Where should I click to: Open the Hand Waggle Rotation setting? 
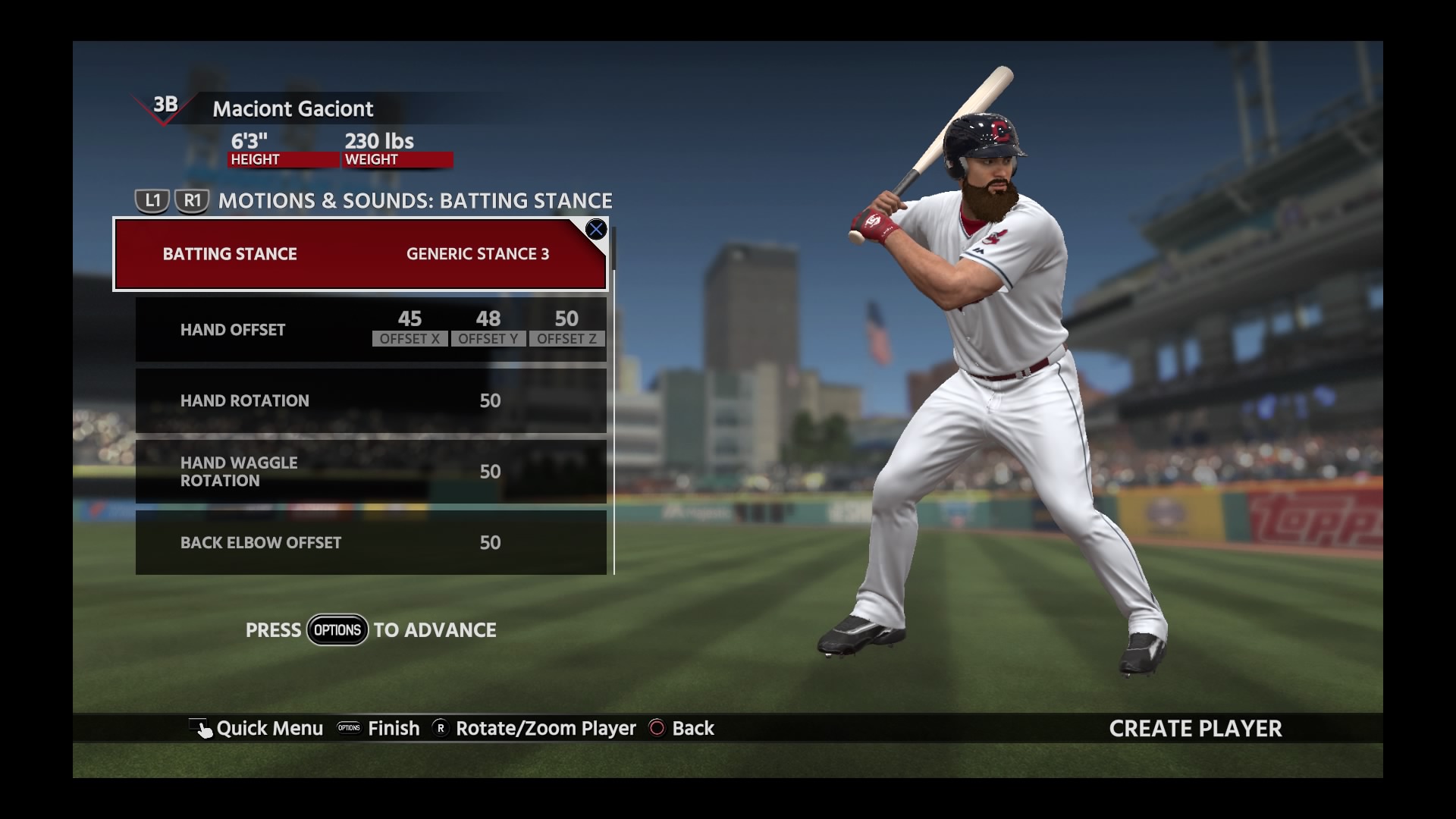[371, 472]
